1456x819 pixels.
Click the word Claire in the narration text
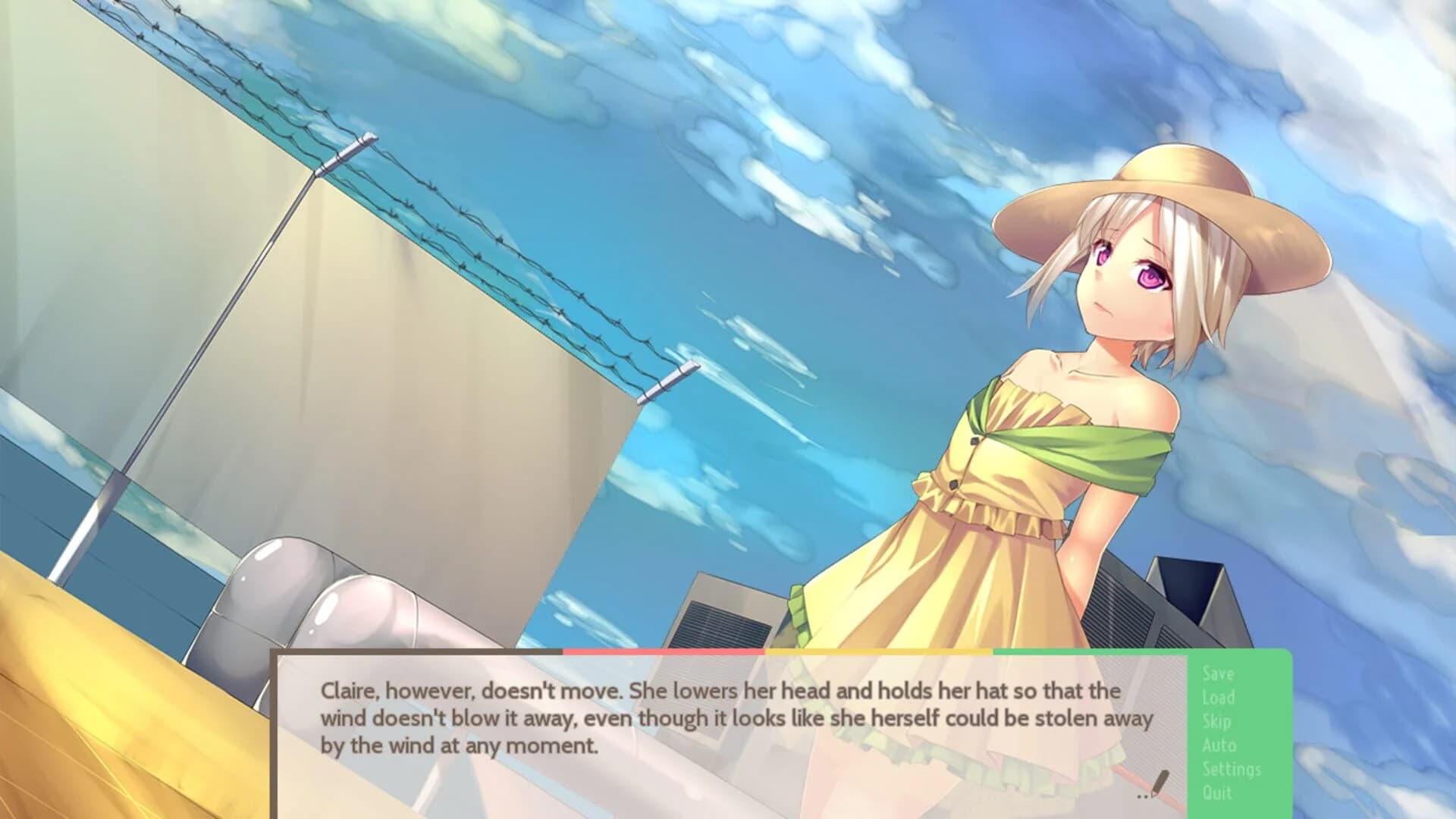pyautogui.click(x=350, y=691)
